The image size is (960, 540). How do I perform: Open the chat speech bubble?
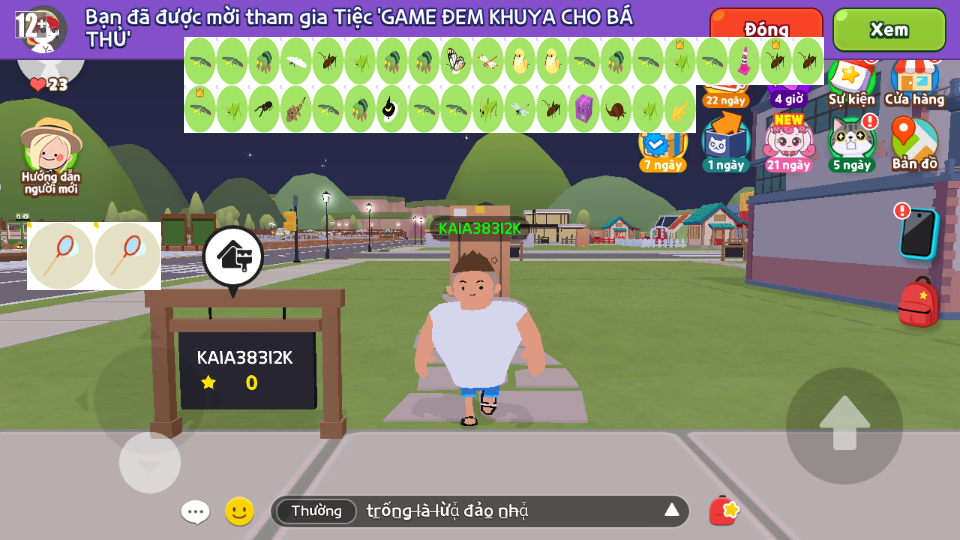[x=195, y=512]
